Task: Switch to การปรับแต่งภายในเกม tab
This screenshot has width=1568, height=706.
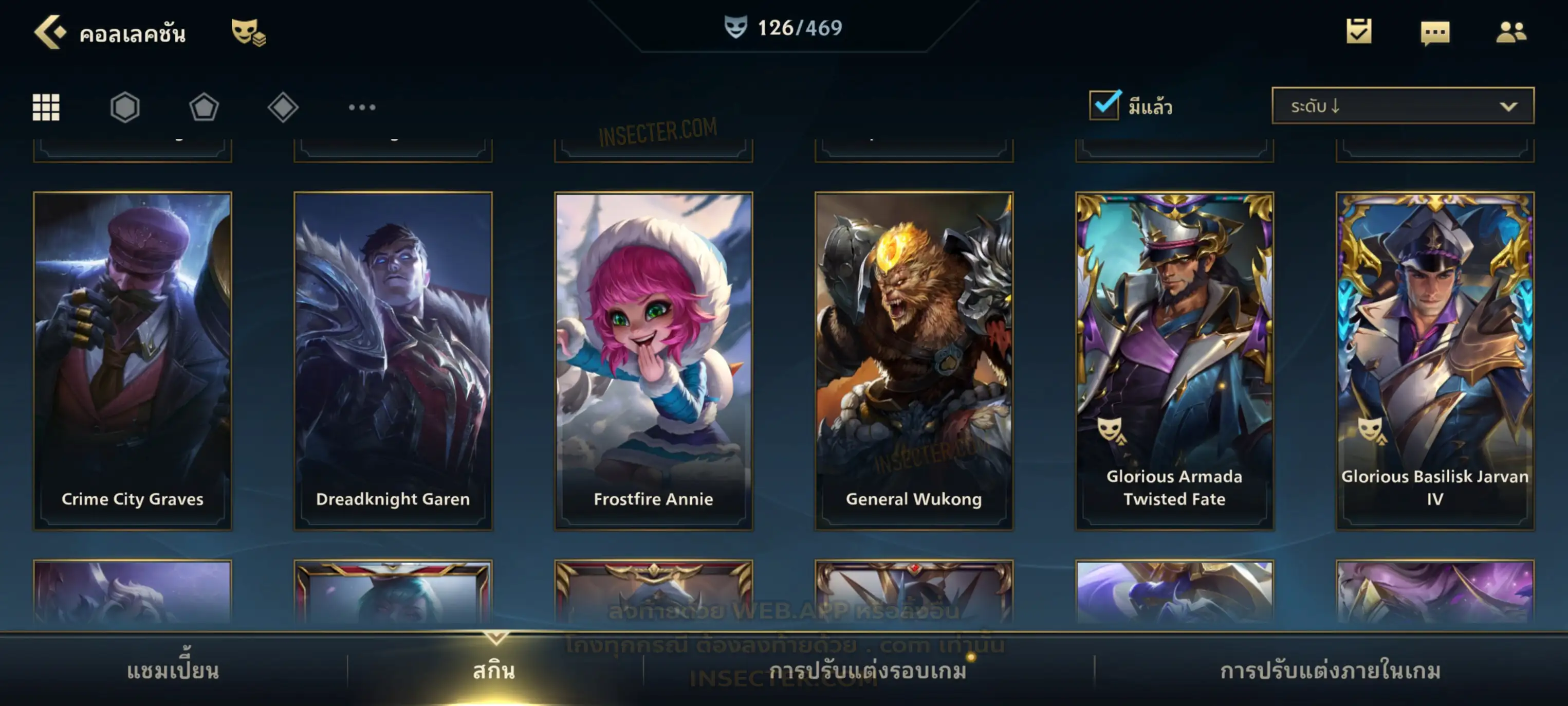Action: (1330, 671)
